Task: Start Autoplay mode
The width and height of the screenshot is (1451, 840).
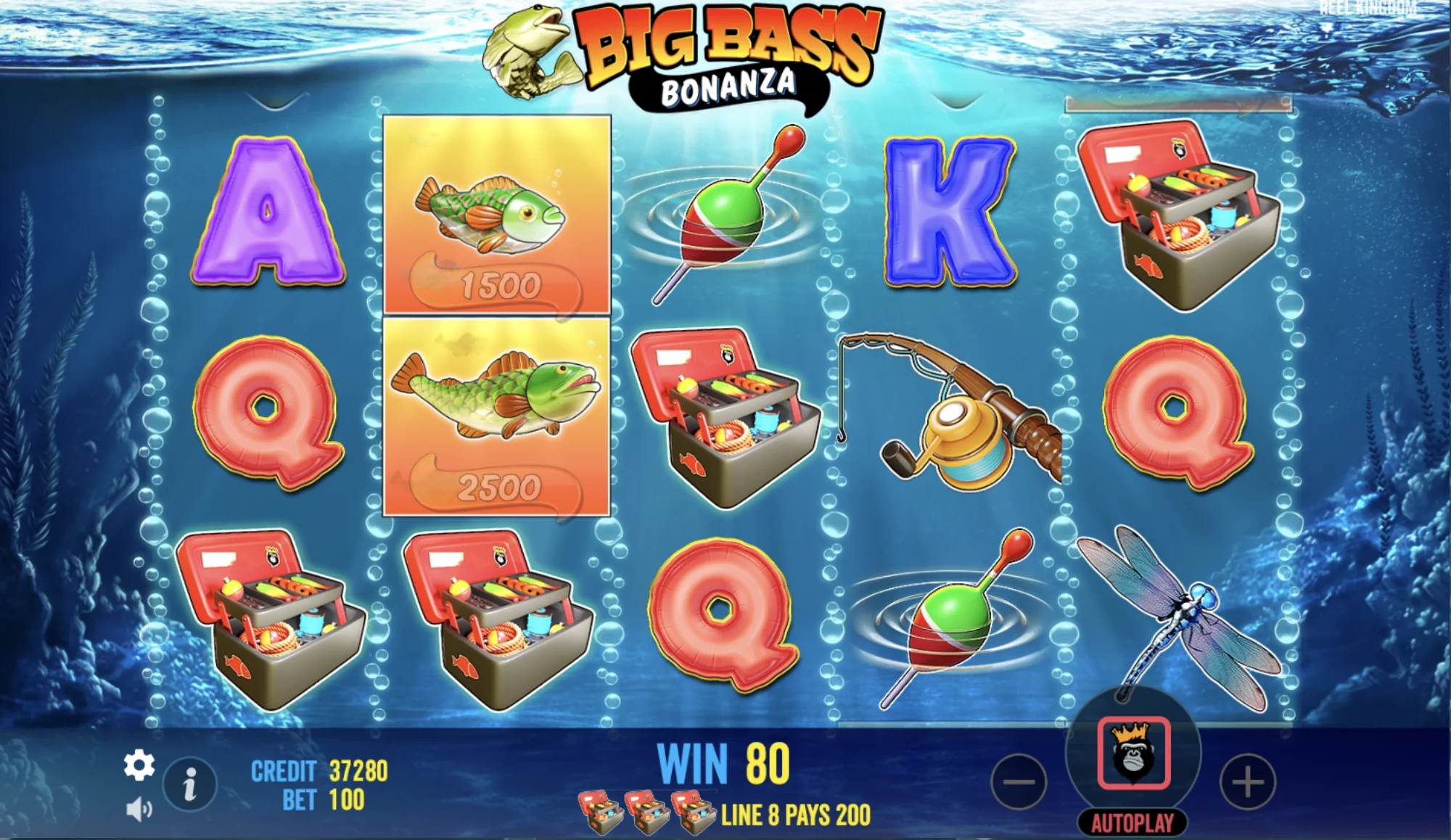Action: point(1133,823)
